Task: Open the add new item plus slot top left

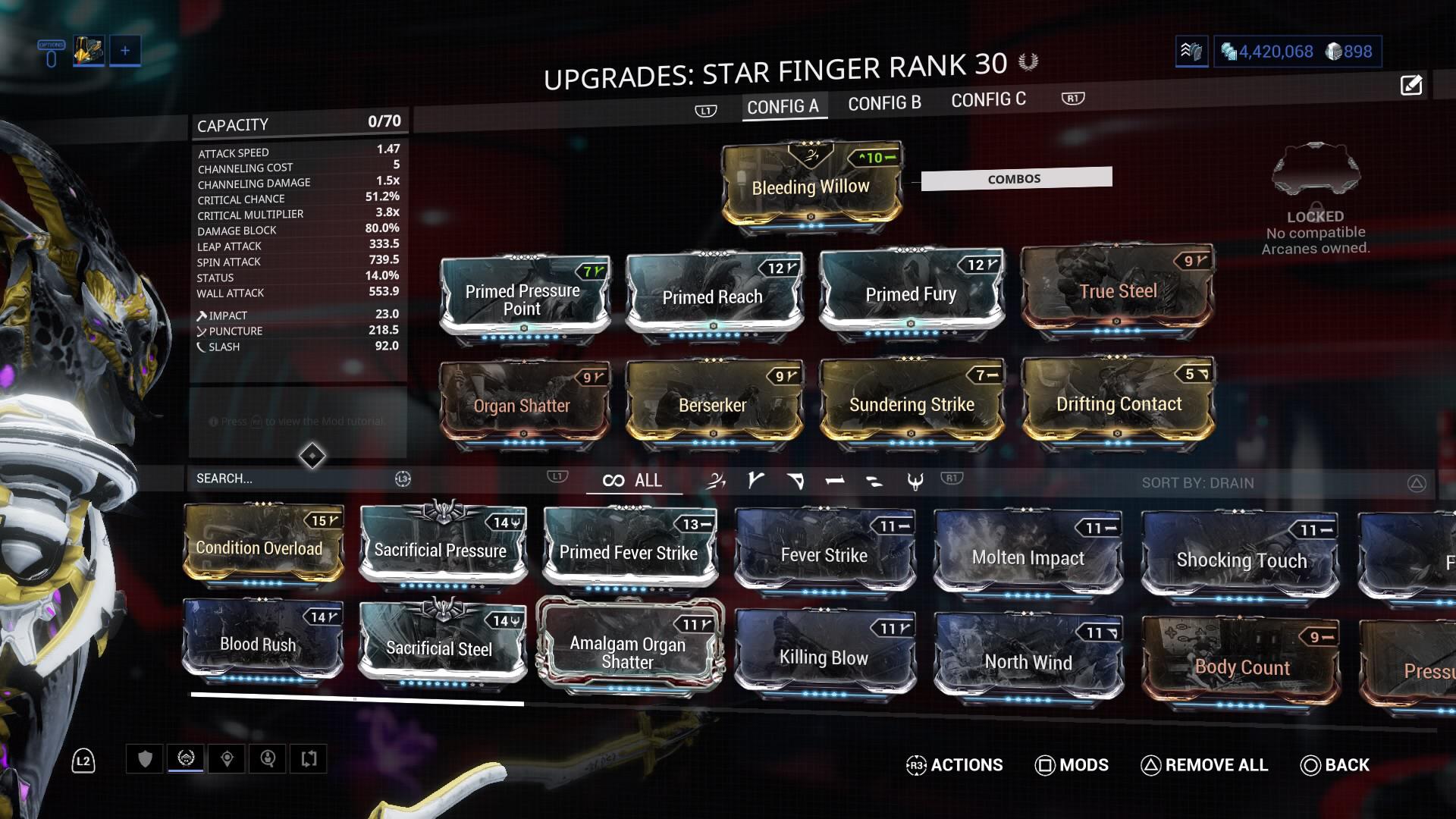Action: (124, 50)
